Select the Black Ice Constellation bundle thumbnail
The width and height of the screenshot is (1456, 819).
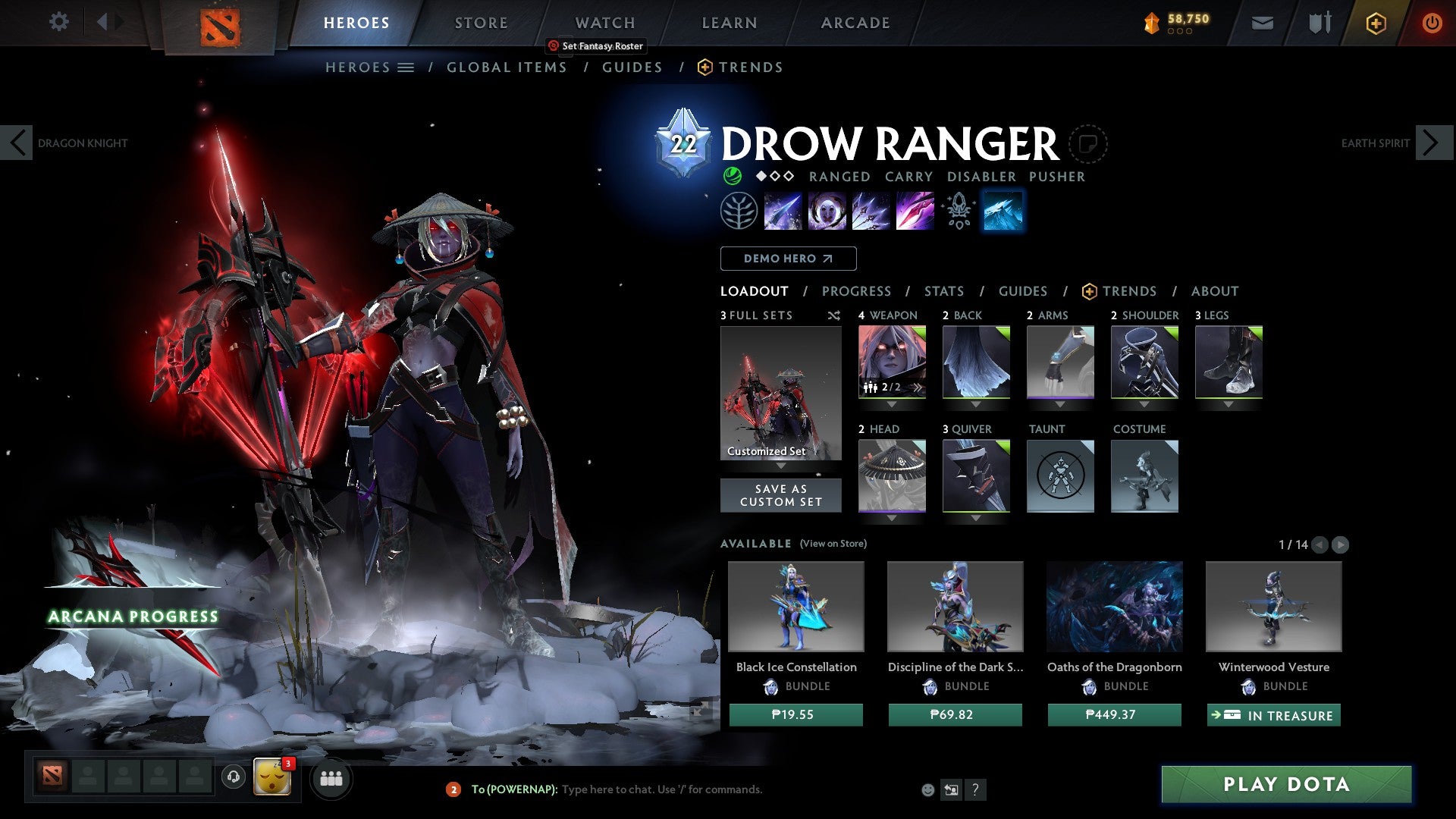[x=795, y=605]
